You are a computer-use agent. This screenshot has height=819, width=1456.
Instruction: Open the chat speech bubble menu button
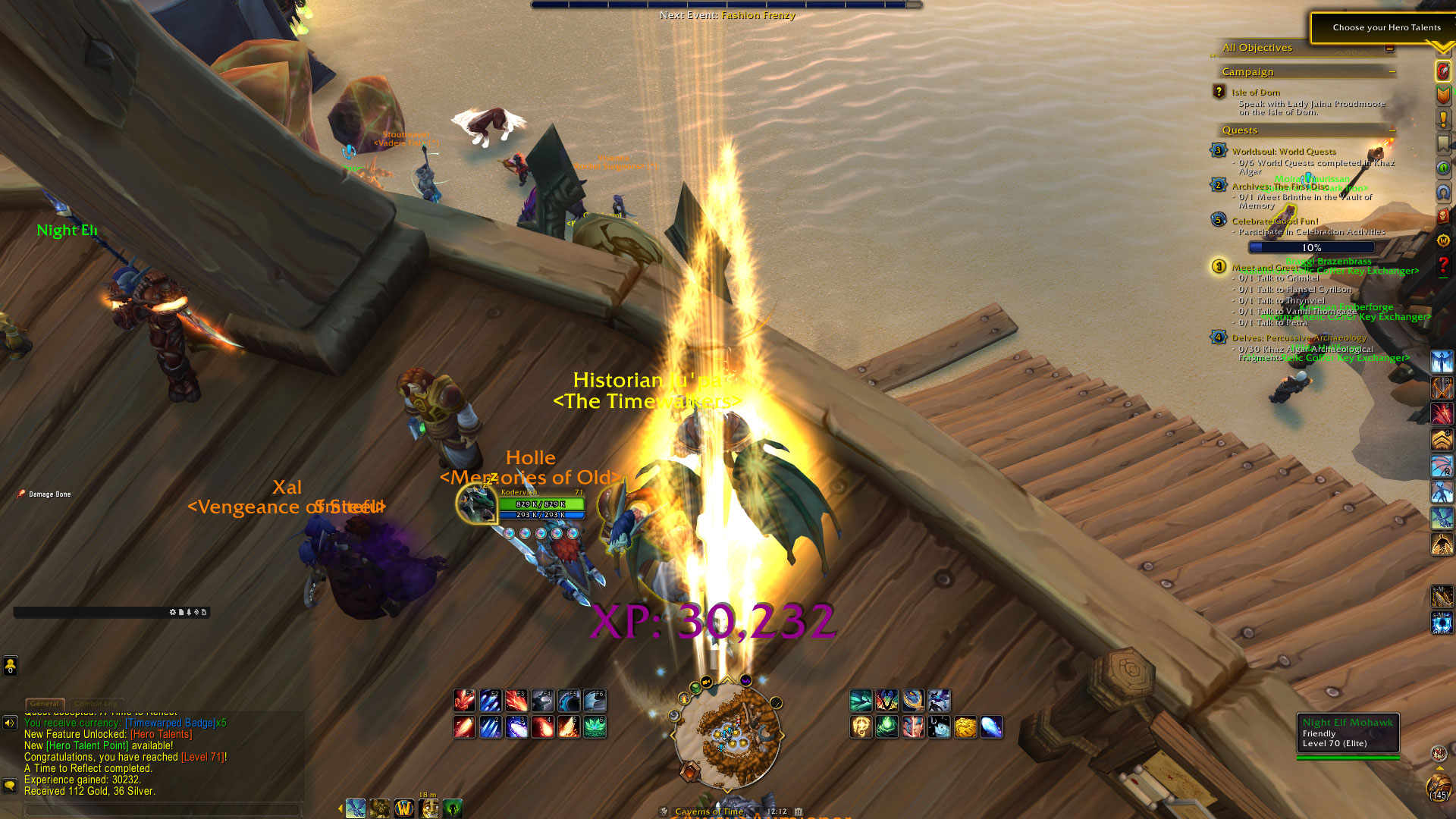tap(10, 786)
